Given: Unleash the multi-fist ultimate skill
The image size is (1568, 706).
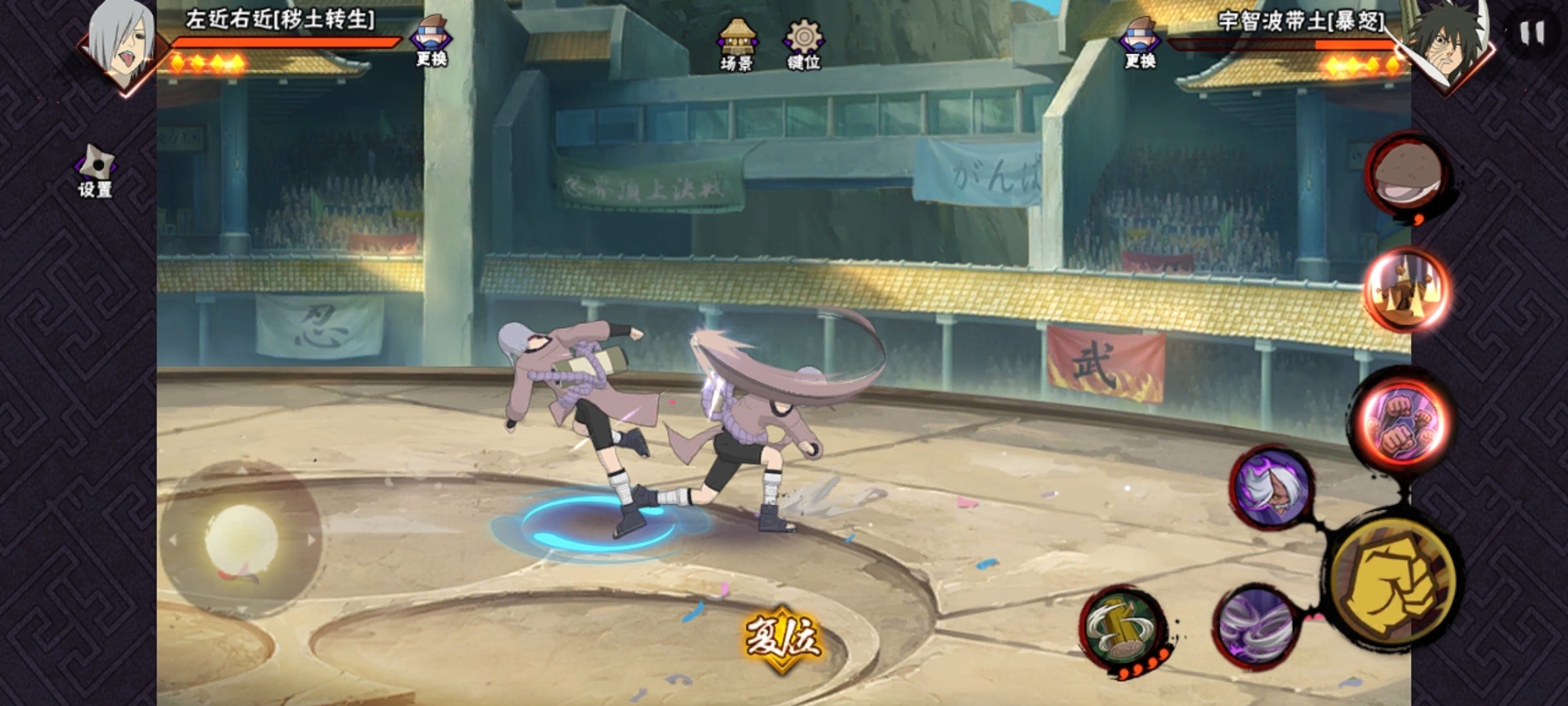Looking at the screenshot, I should tap(1405, 420).
